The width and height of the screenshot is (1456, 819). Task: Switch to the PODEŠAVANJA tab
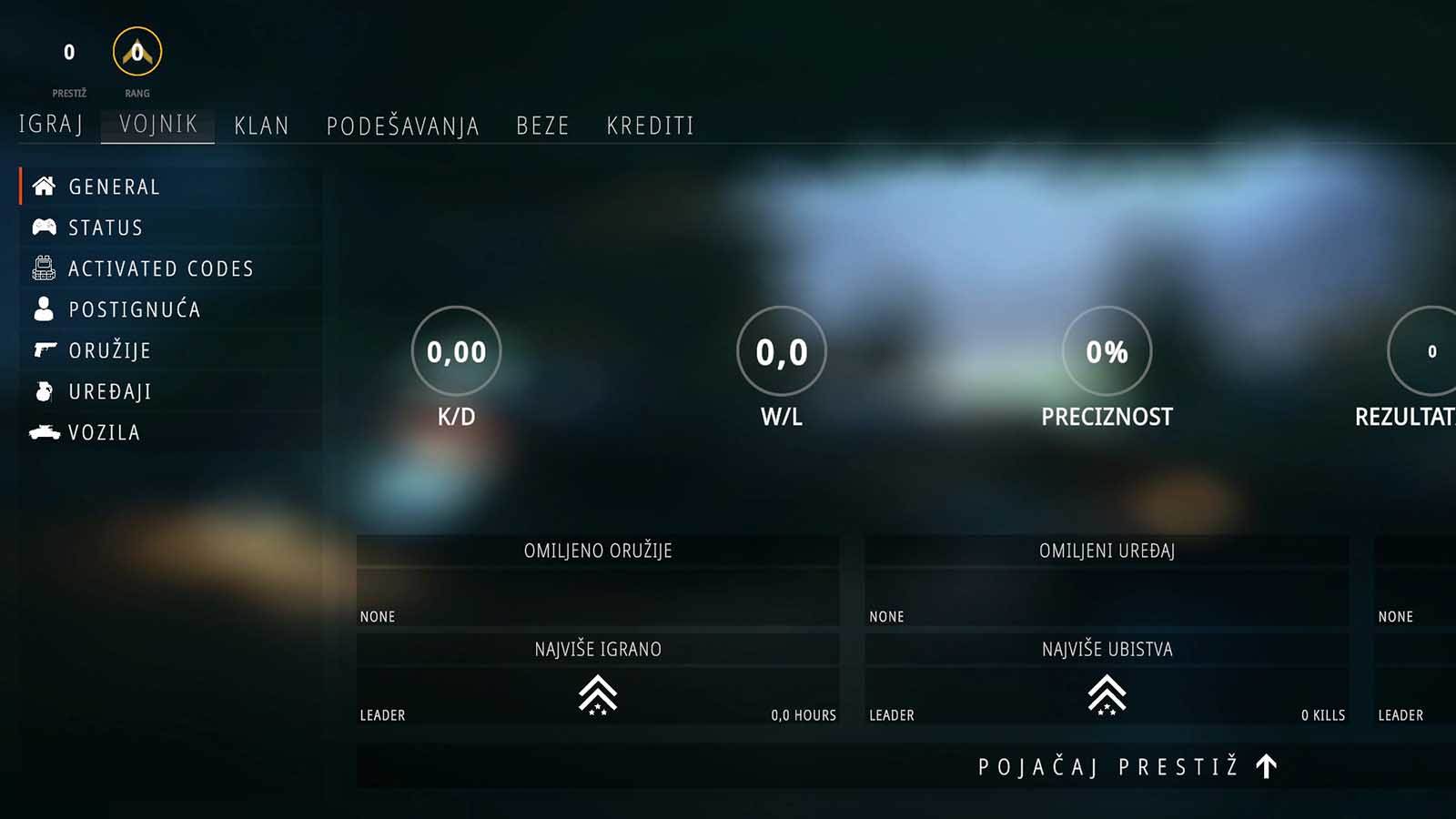pyautogui.click(x=403, y=126)
